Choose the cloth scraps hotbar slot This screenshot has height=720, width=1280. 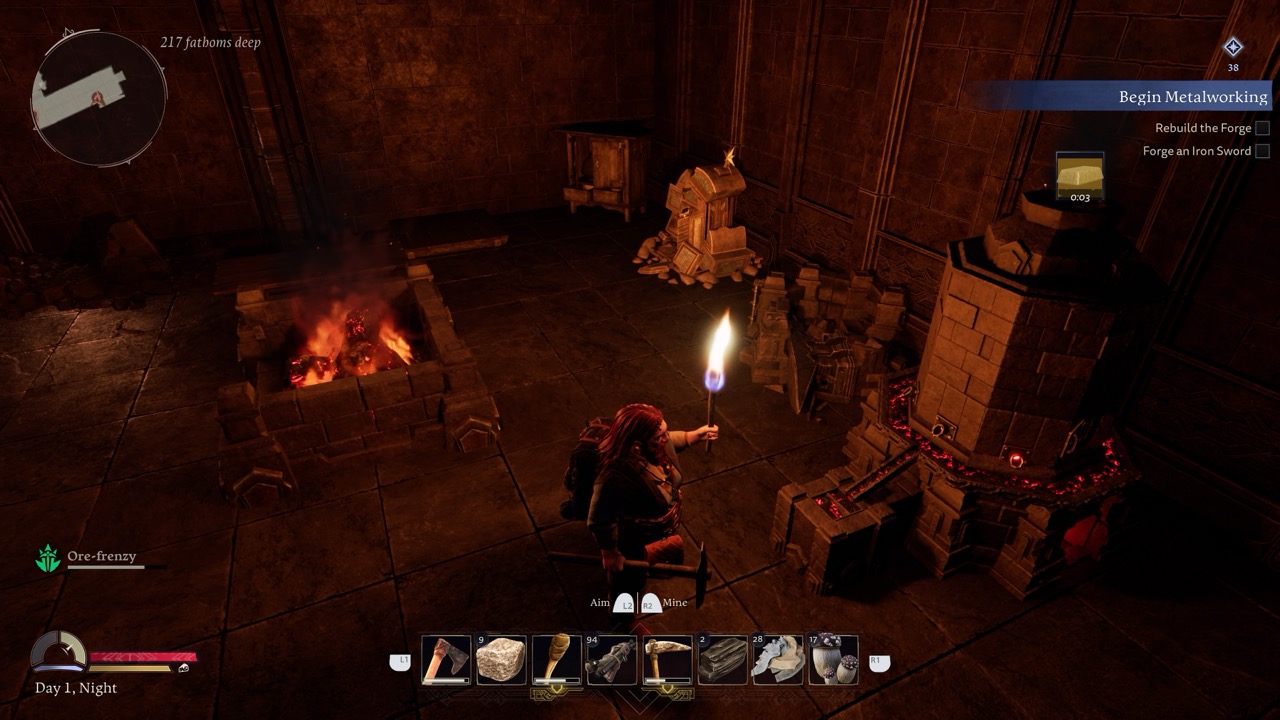[x=777, y=660]
